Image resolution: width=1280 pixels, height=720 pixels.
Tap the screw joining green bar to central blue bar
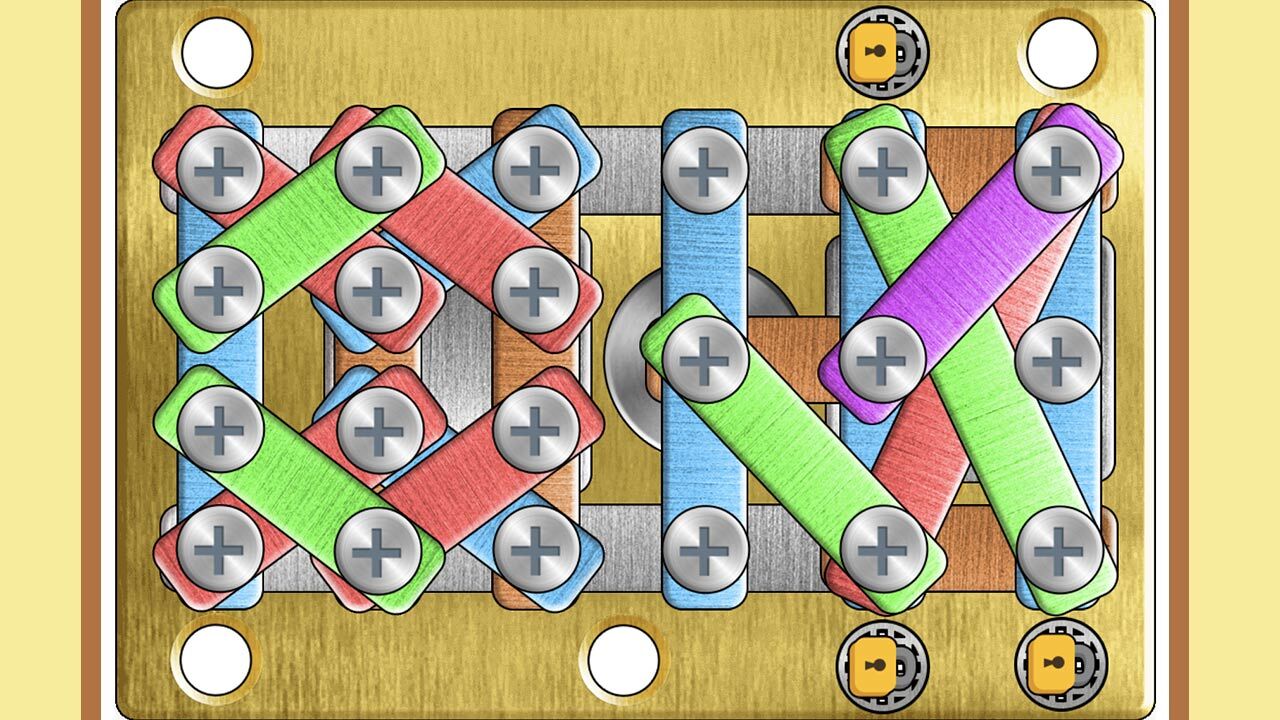point(706,360)
